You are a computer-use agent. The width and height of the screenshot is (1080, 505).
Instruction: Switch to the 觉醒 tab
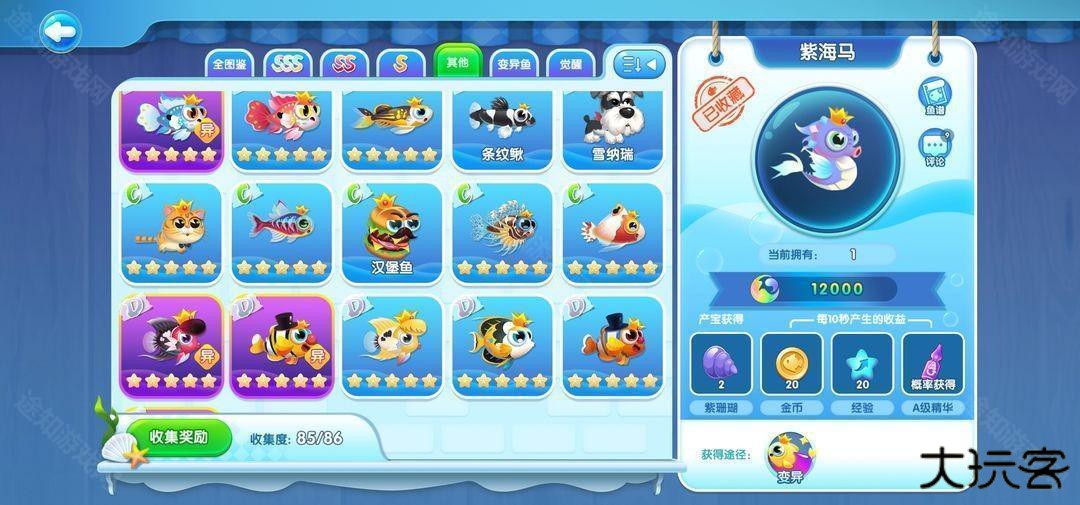click(571, 64)
